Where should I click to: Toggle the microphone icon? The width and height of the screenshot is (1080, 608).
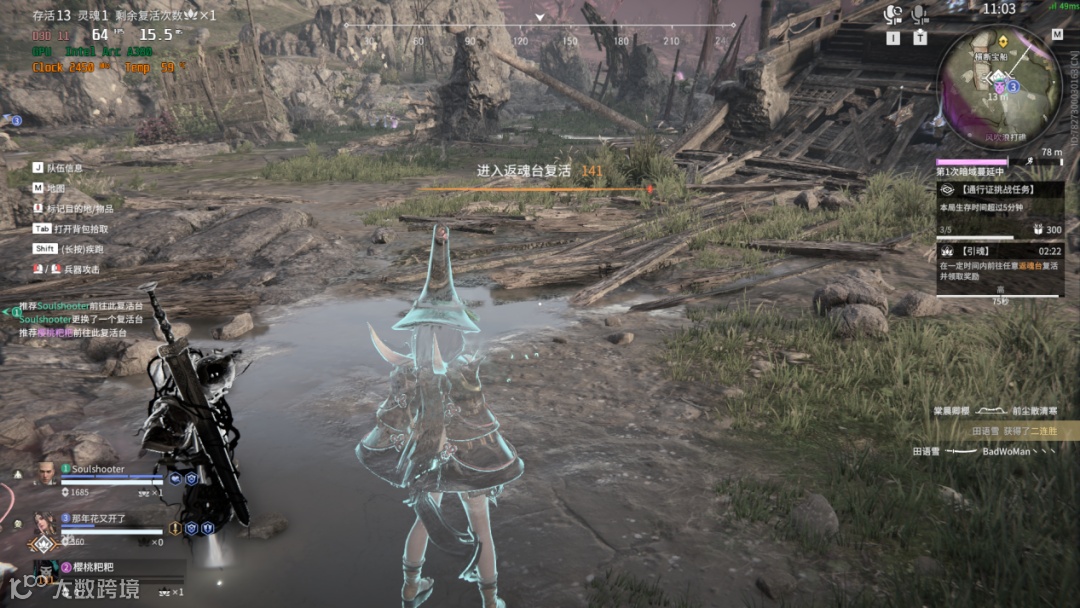tap(920, 14)
